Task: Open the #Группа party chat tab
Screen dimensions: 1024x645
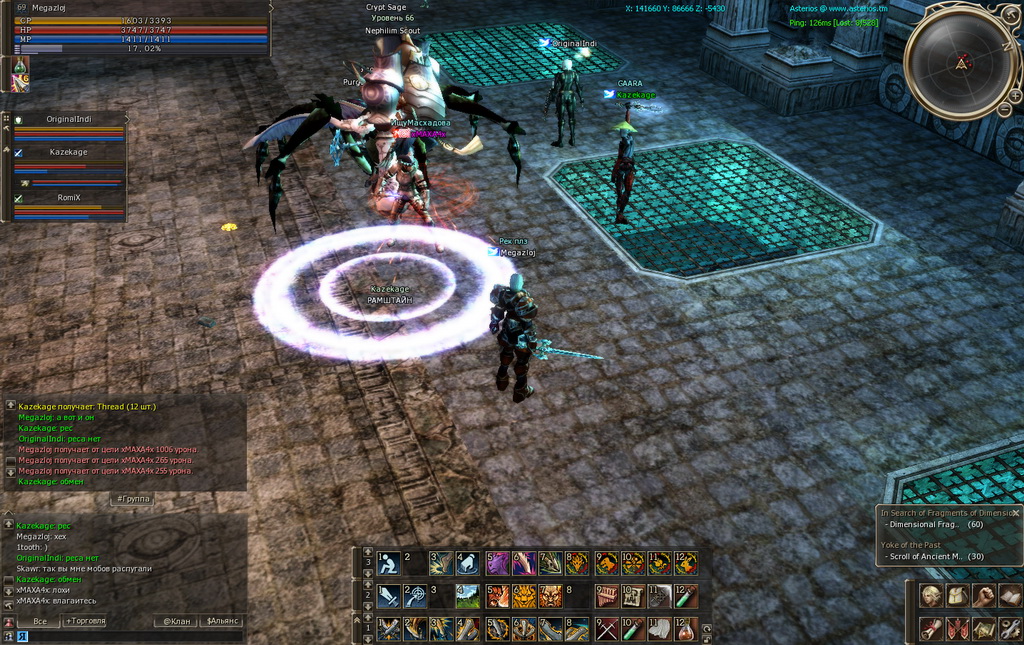Action: click(132, 498)
